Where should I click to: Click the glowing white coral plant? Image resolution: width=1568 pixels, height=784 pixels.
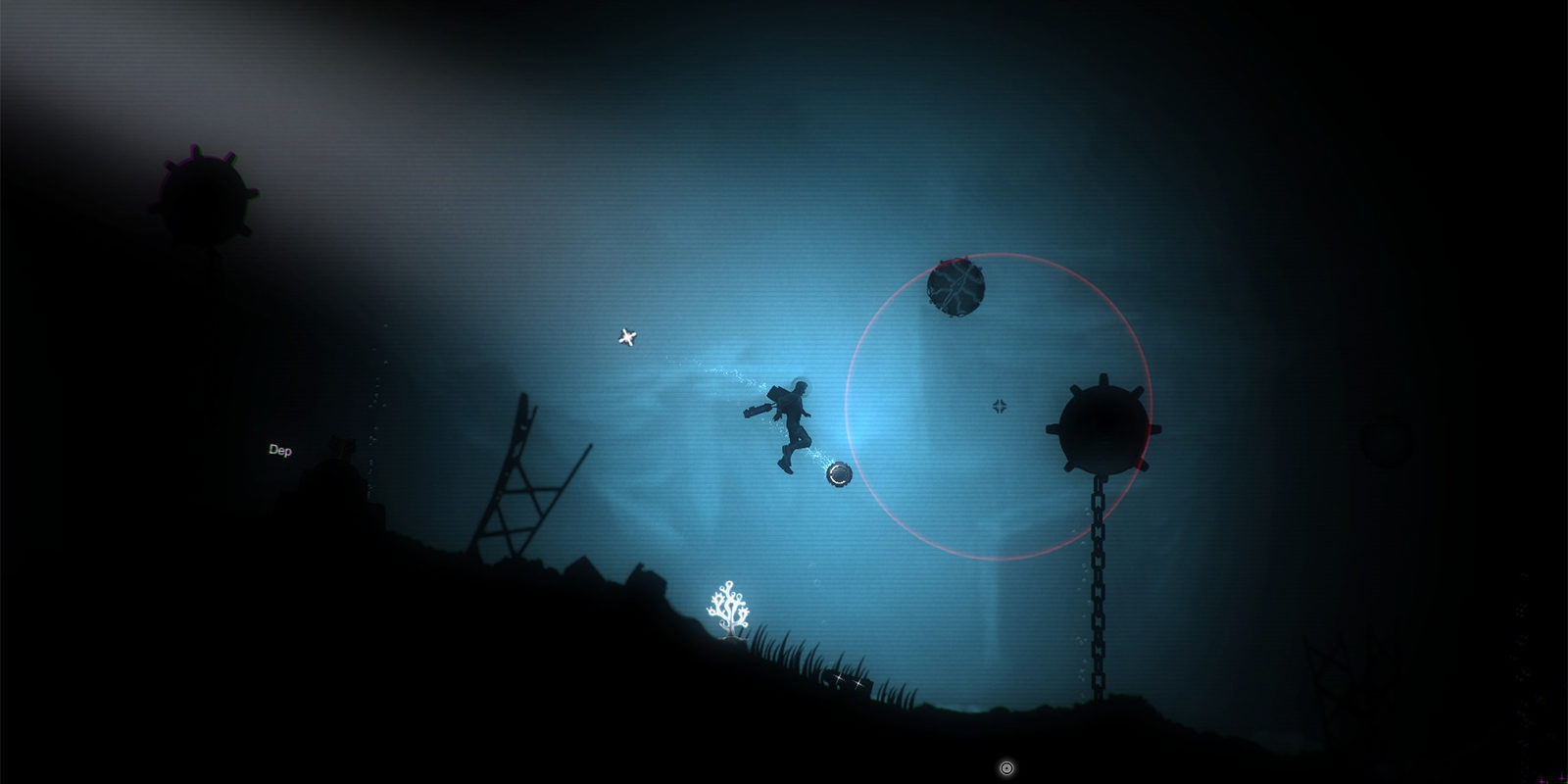pyautogui.click(x=730, y=608)
